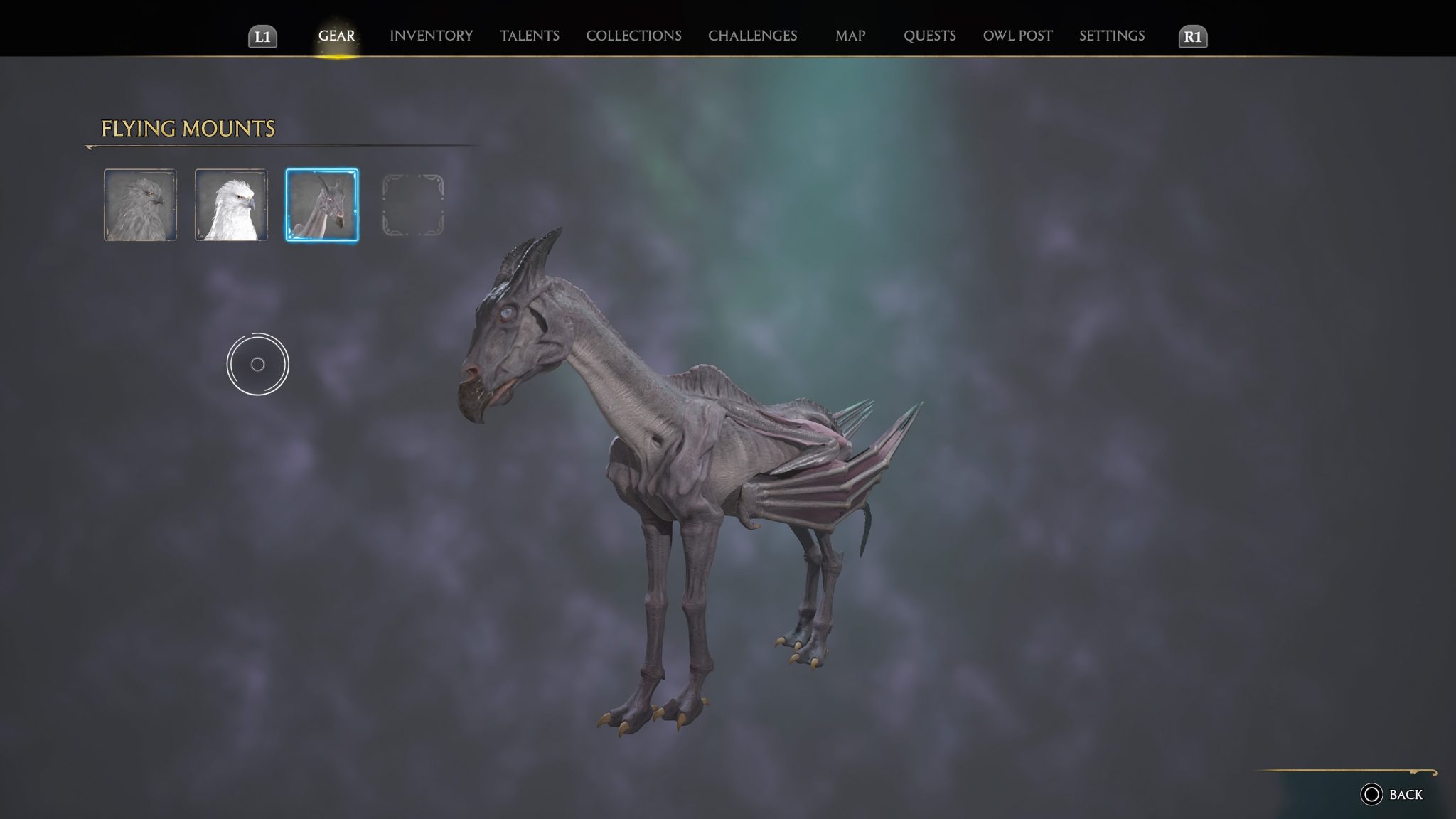Viewport: 1456px width, 819px height.
Task: Click the Flying Mounts heading
Action: coord(188,129)
